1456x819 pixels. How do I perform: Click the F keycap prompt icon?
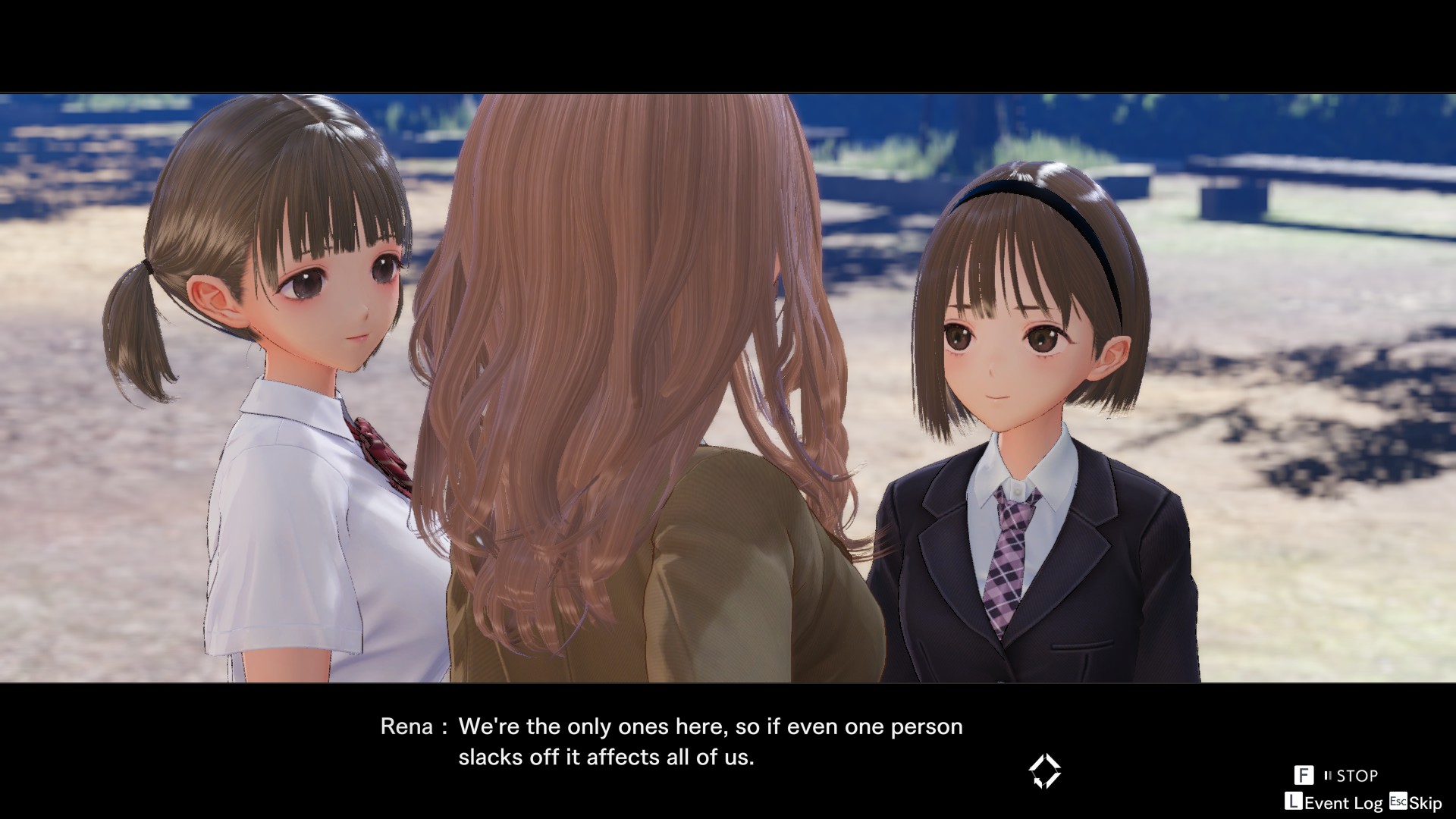pos(1304,774)
